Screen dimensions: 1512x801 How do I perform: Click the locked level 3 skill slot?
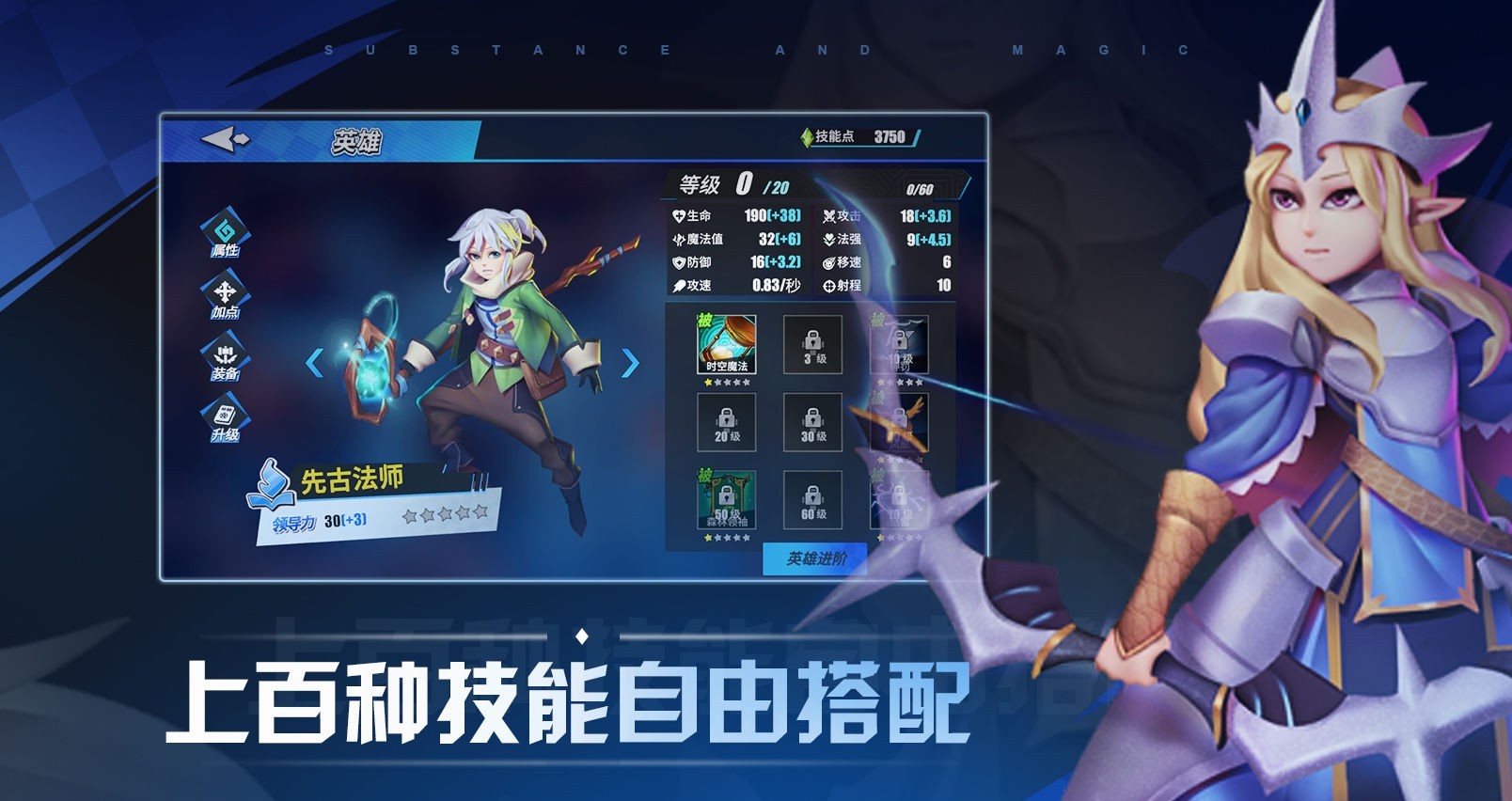(812, 346)
